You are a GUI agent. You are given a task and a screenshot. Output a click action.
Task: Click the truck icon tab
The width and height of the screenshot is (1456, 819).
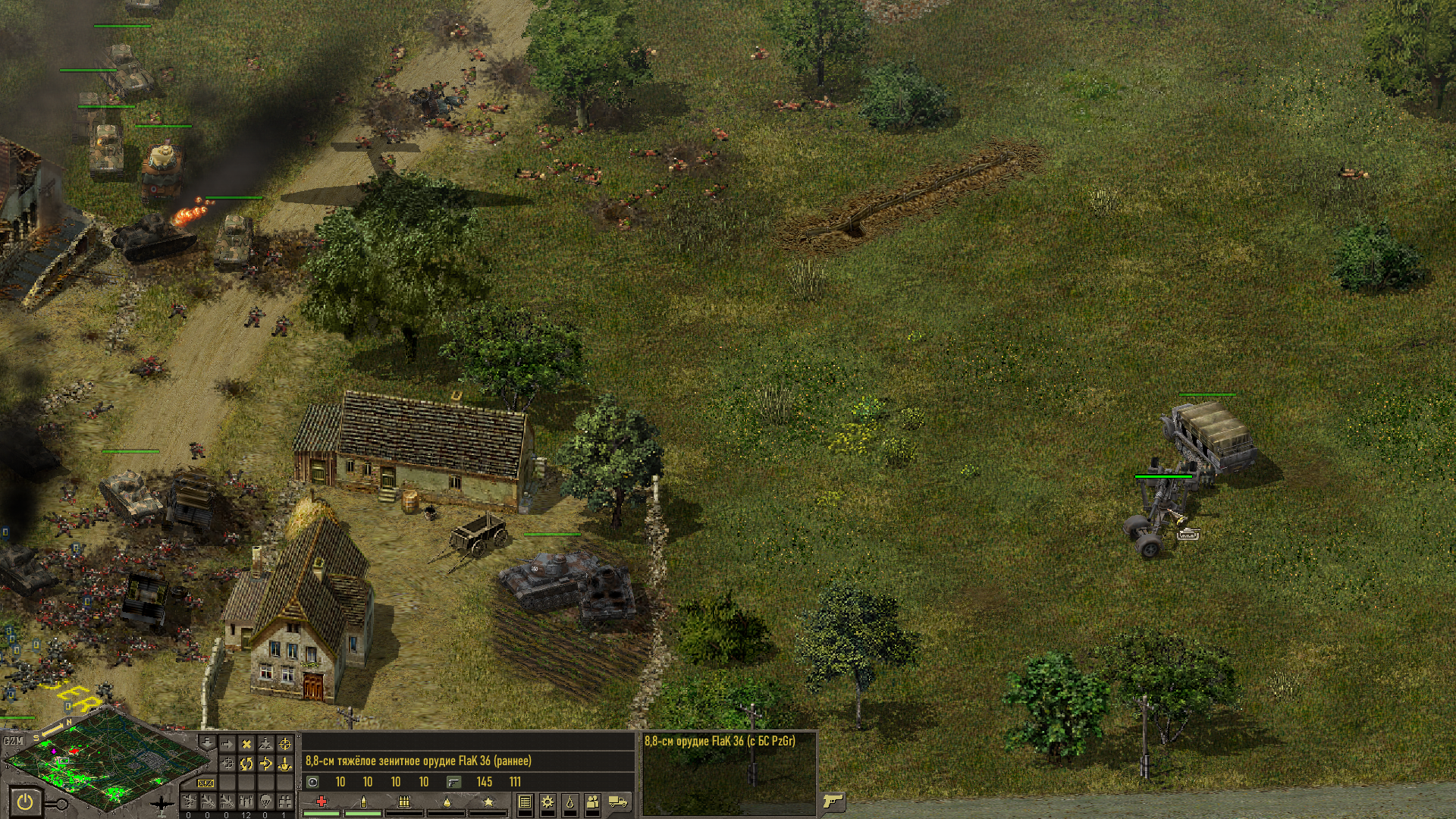(617, 801)
